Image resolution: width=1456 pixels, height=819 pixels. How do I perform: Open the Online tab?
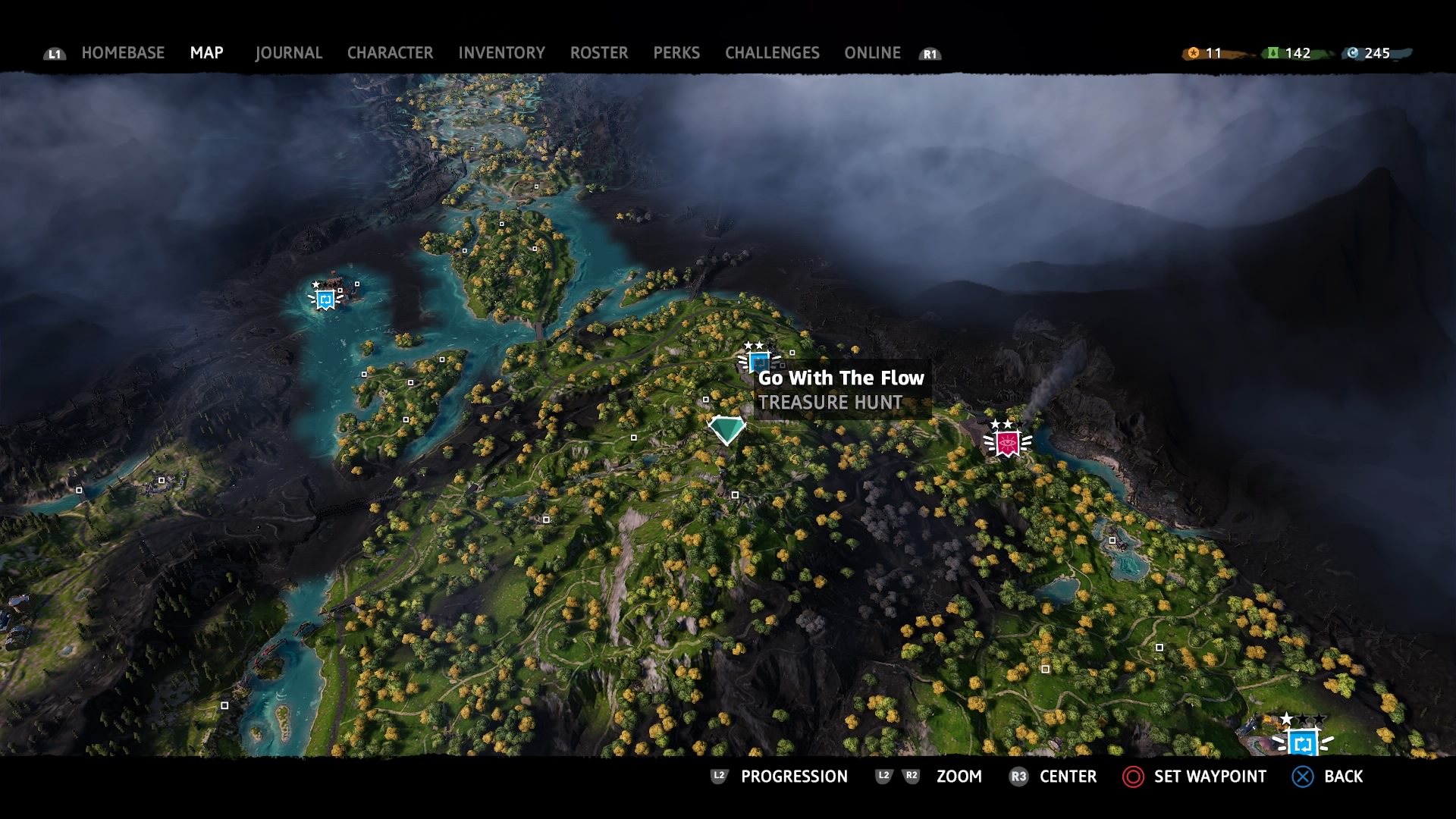click(872, 53)
